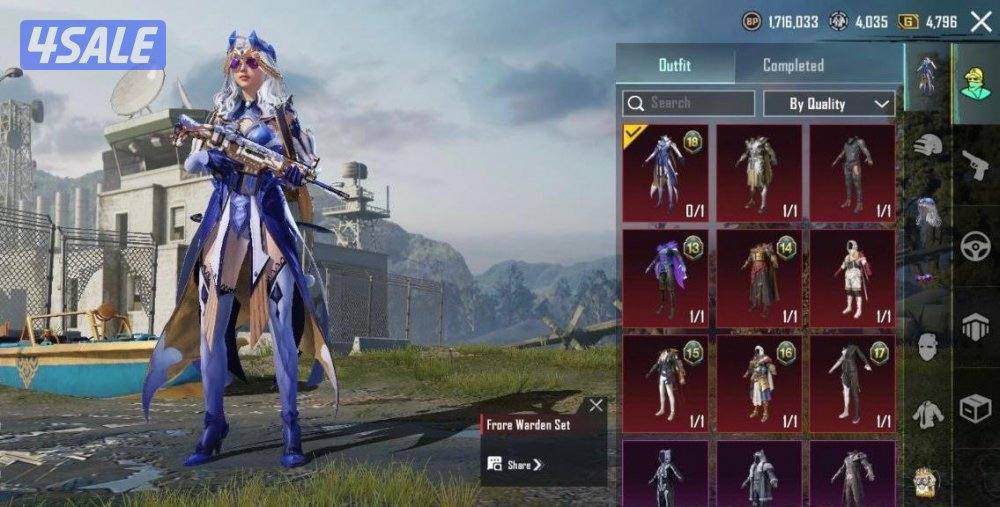Open the crate box category
Image resolution: width=1000 pixels, height=507 pixels.
[x=975, y=408]
